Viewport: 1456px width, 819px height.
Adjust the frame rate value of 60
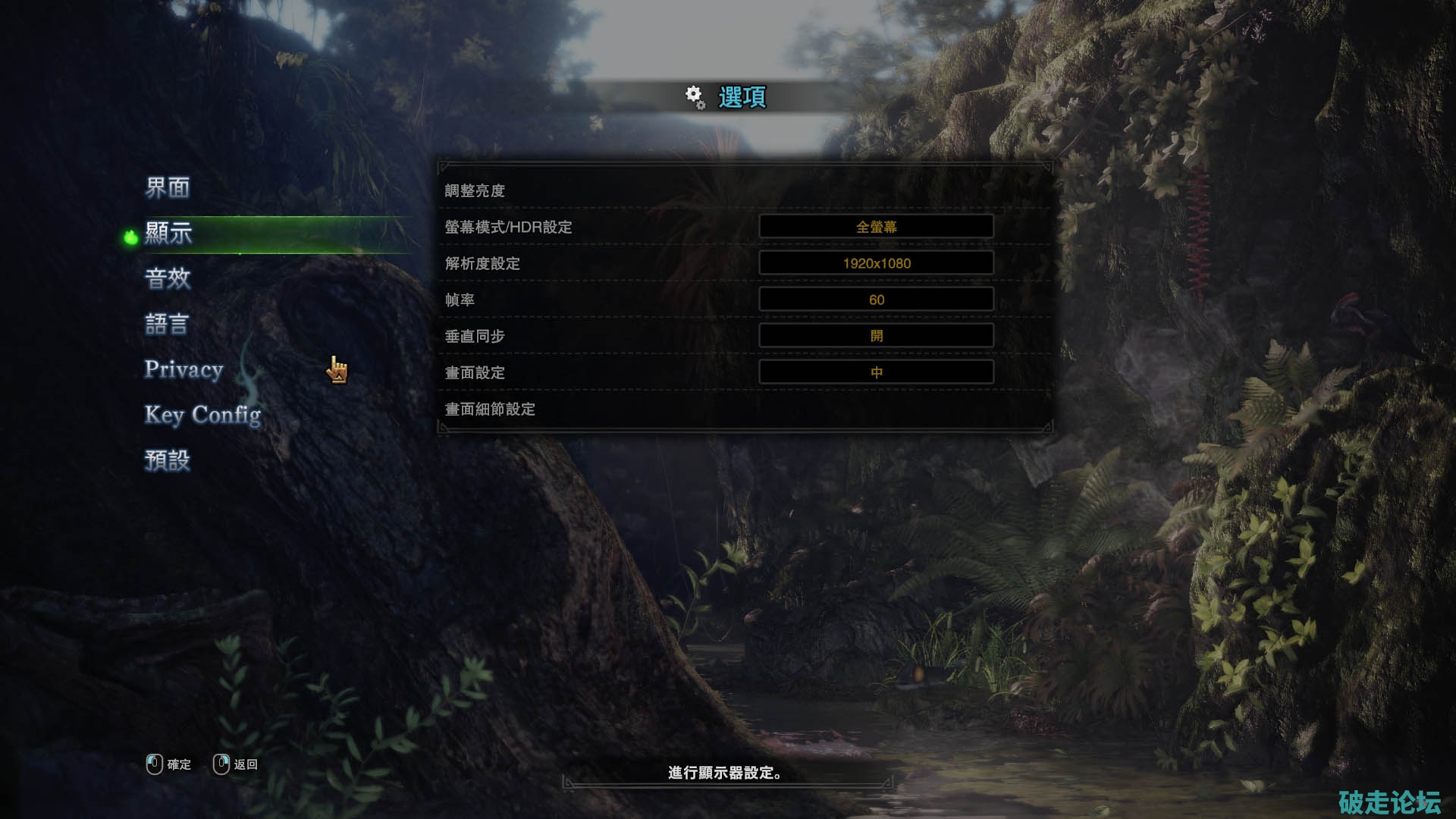876,300
